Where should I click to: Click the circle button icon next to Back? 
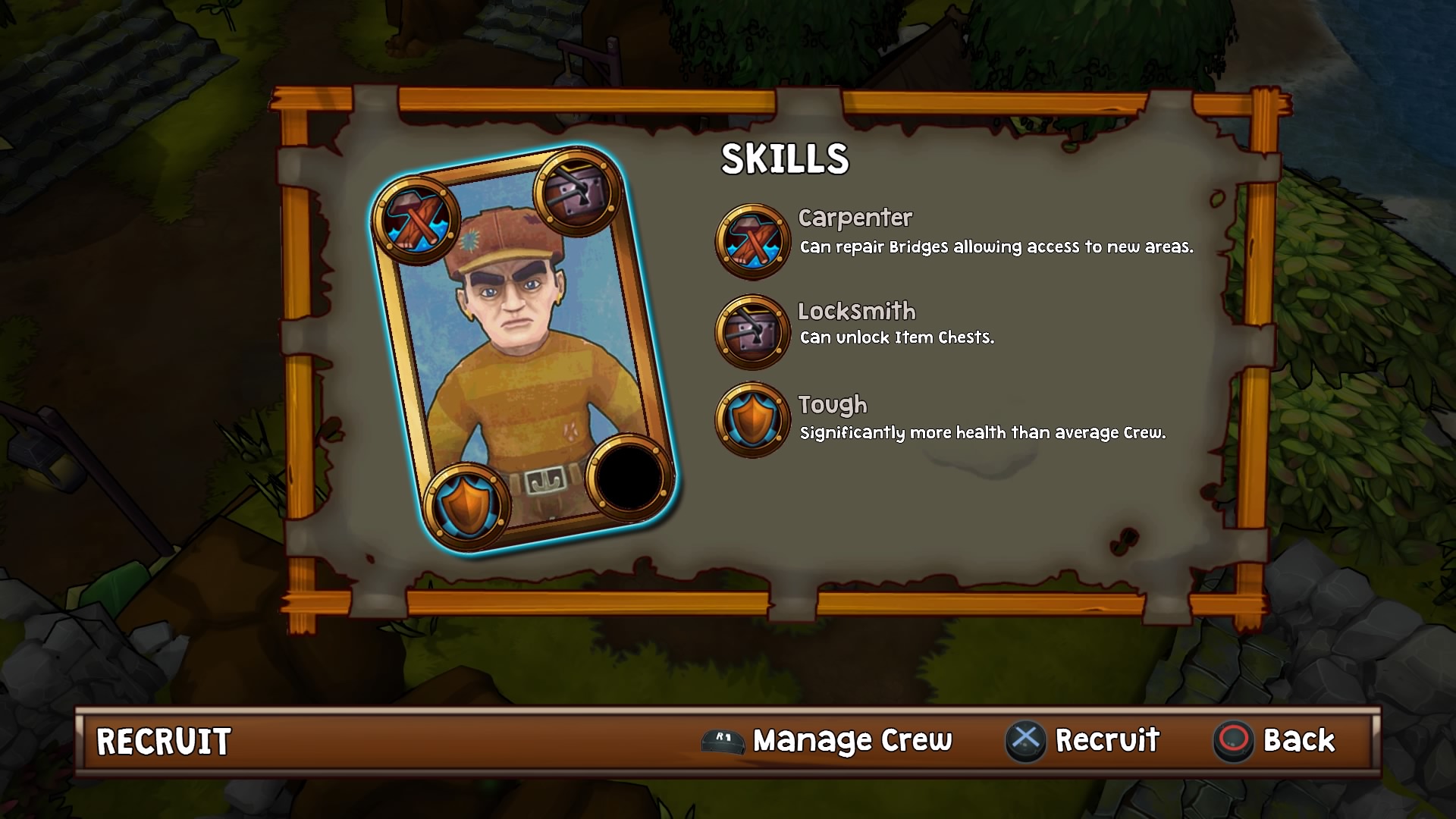pos(1235,740)
